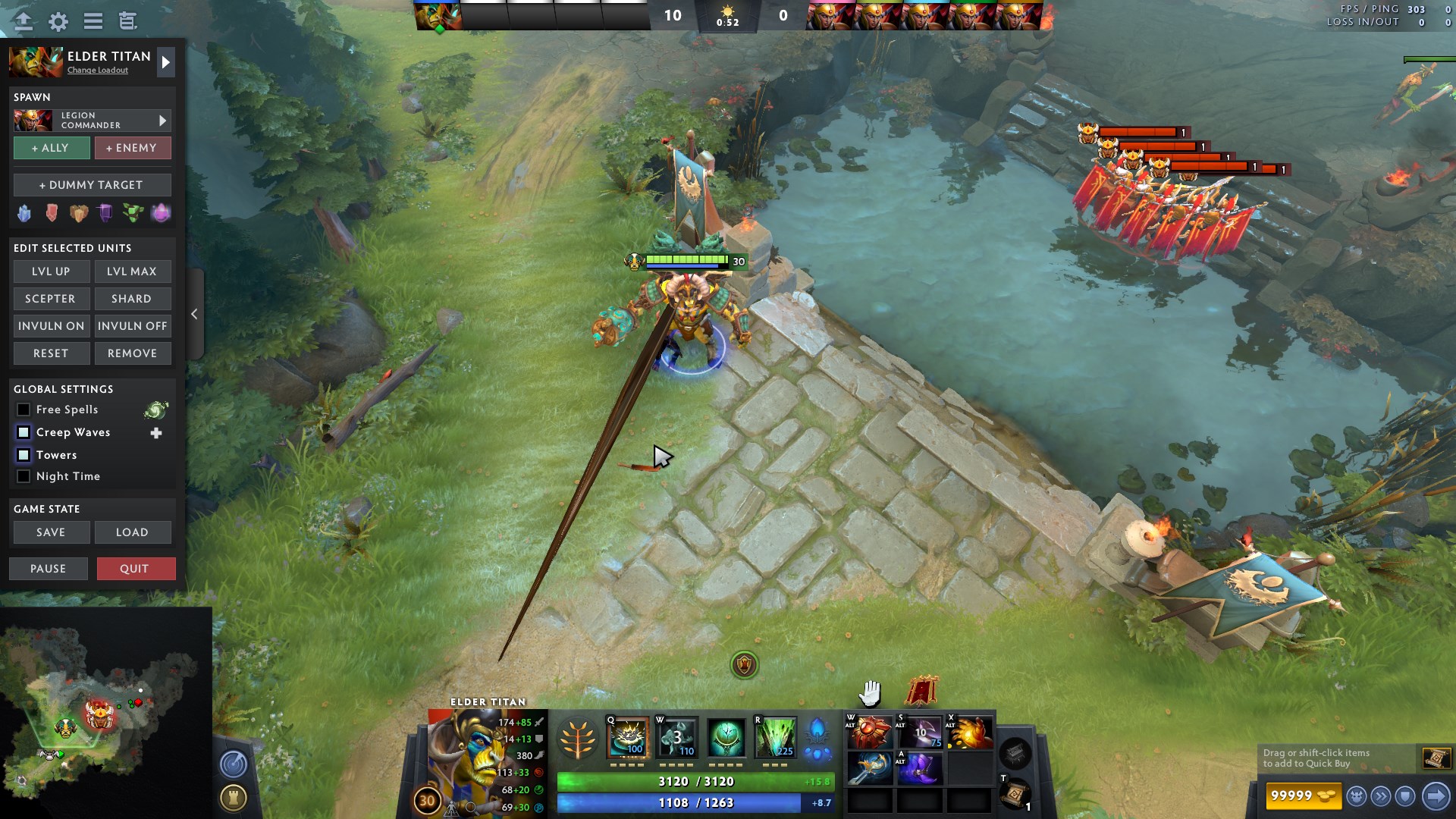Enable the Free Spells checkbox
The height and width of the screenshot is (819, 1456).
pos(23,409)
